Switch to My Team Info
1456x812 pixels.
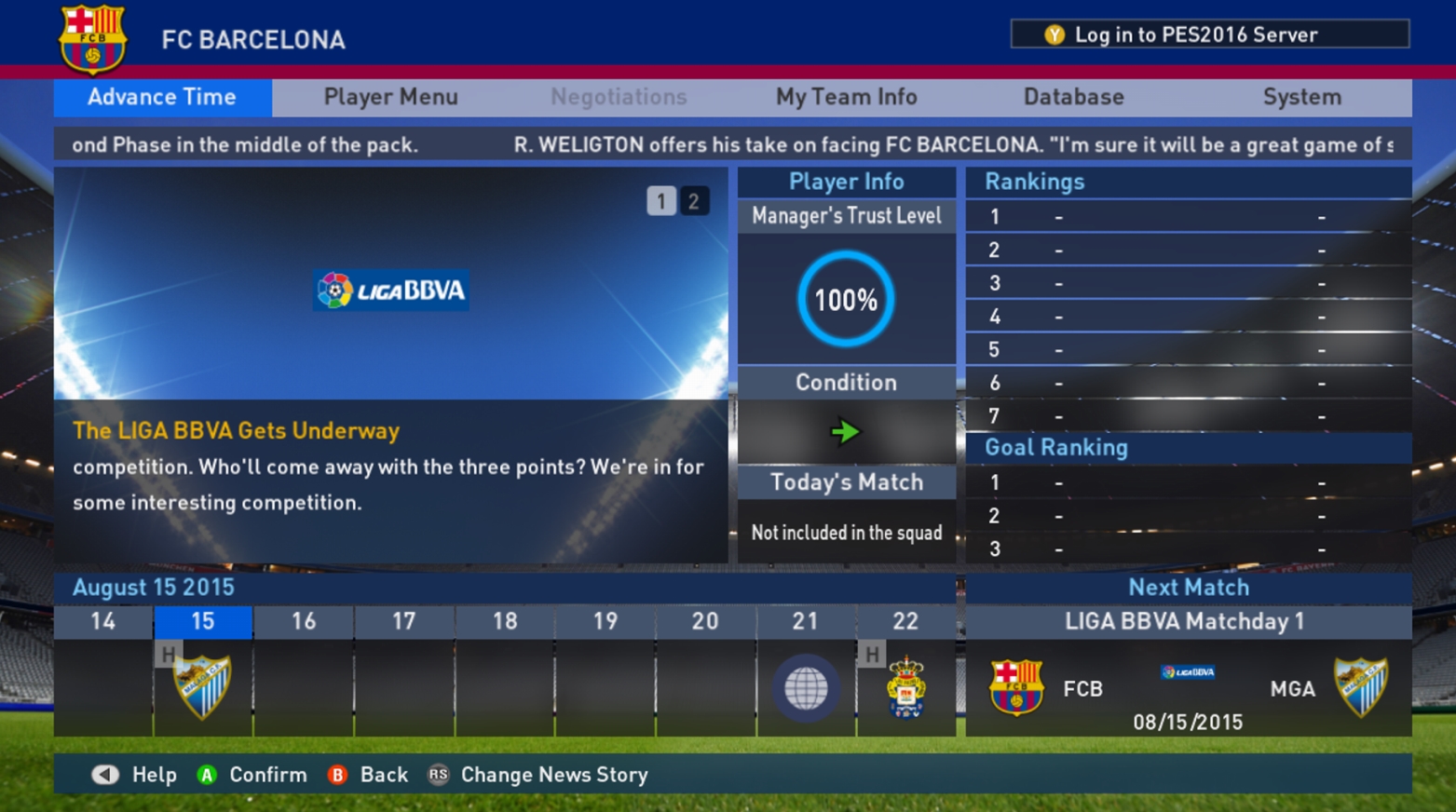[846, 97]
